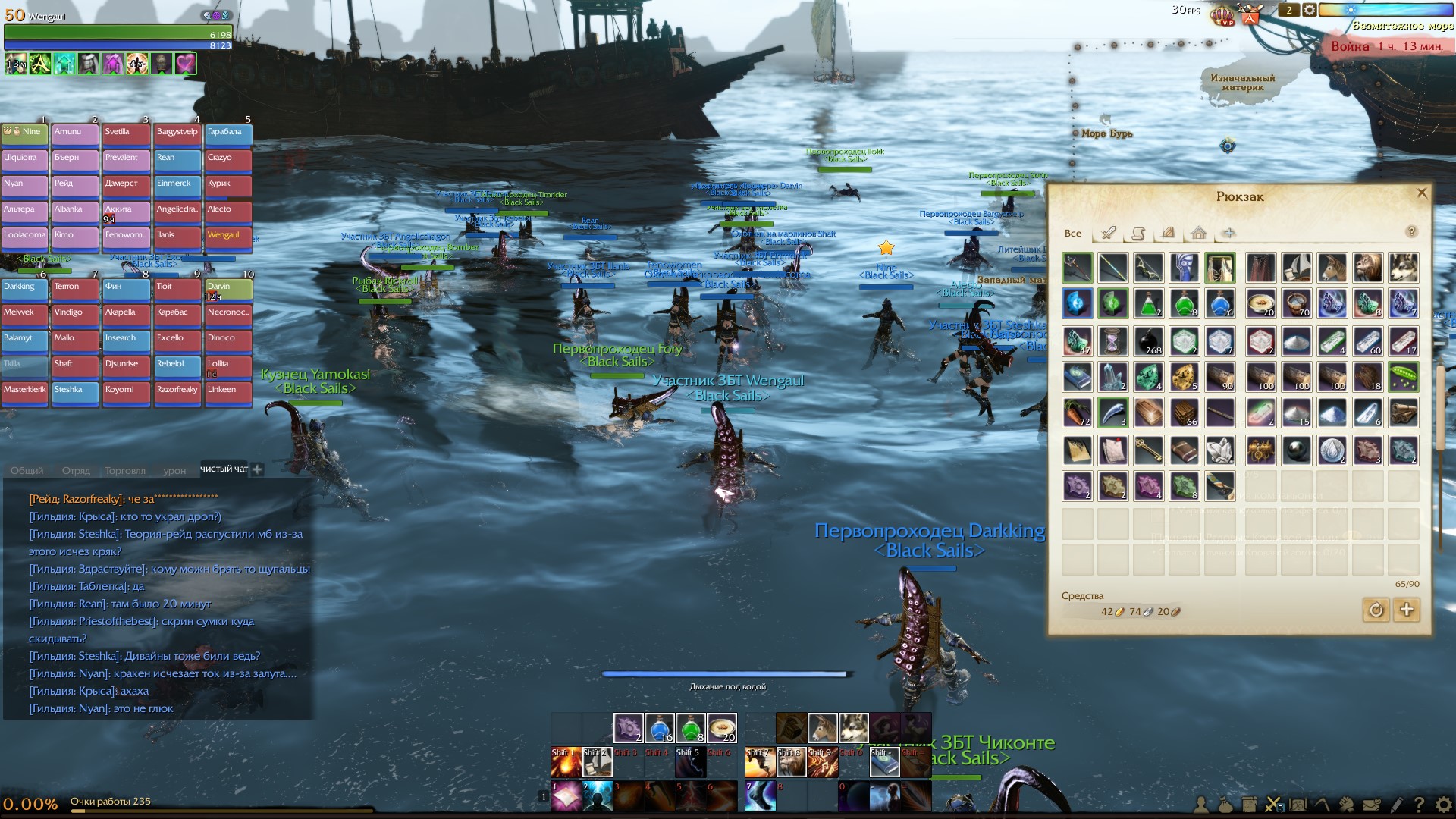Select raid member Darkking in the raid frame

tap(25, 288)
